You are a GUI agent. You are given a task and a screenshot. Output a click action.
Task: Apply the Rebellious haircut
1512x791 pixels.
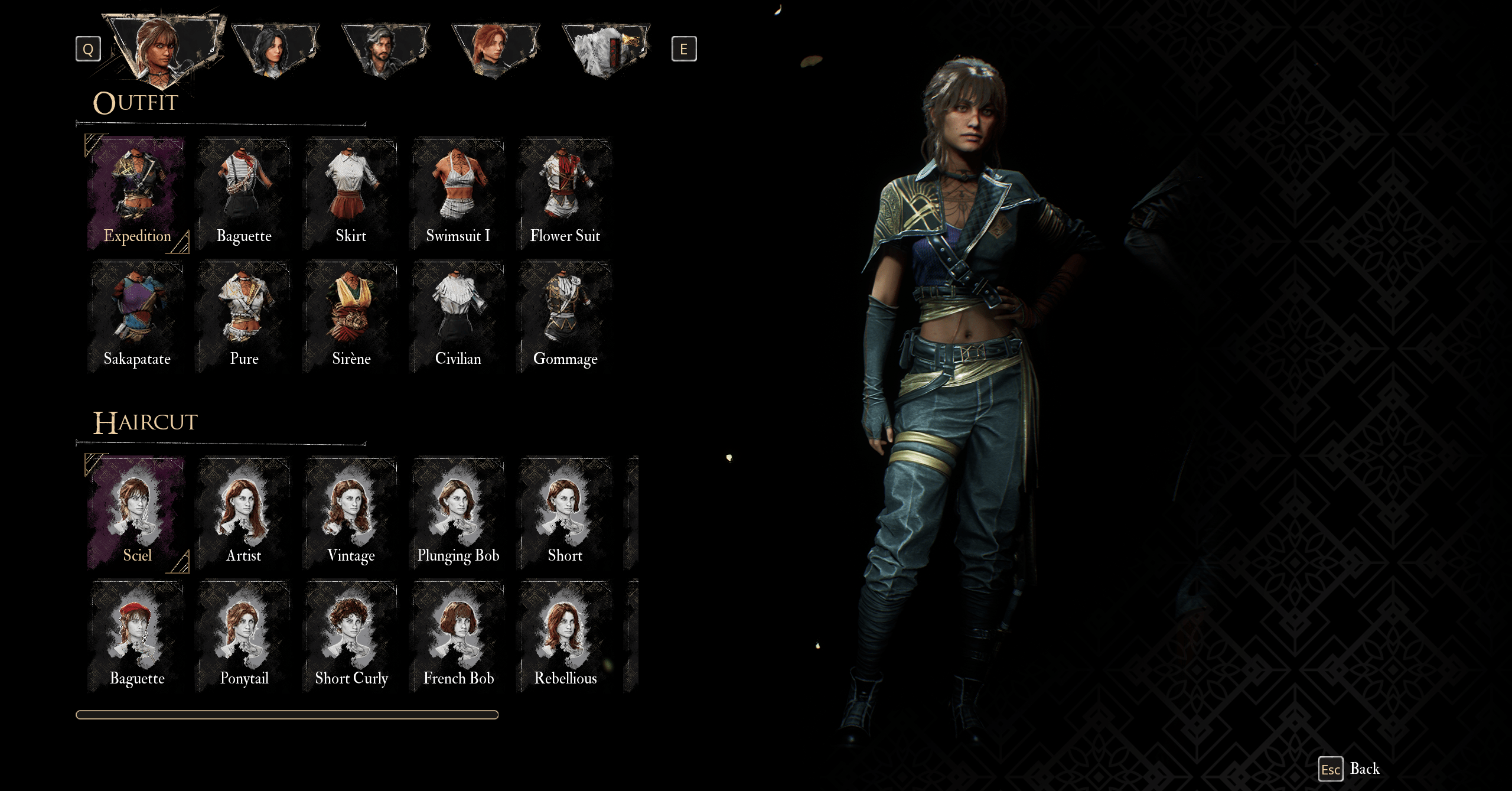[x=565, y=636]
